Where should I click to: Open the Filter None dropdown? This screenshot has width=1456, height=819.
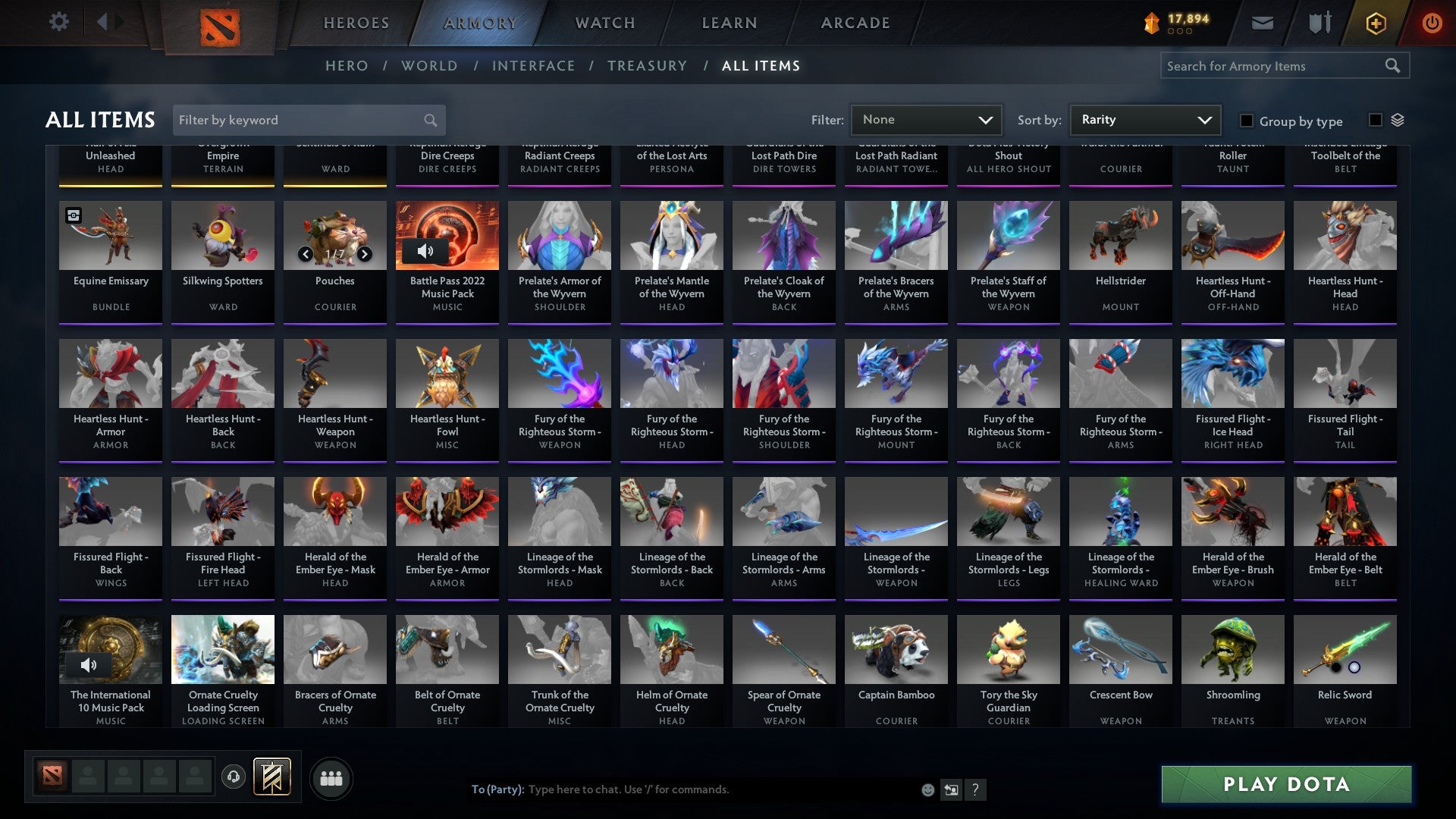click(925, 119)
